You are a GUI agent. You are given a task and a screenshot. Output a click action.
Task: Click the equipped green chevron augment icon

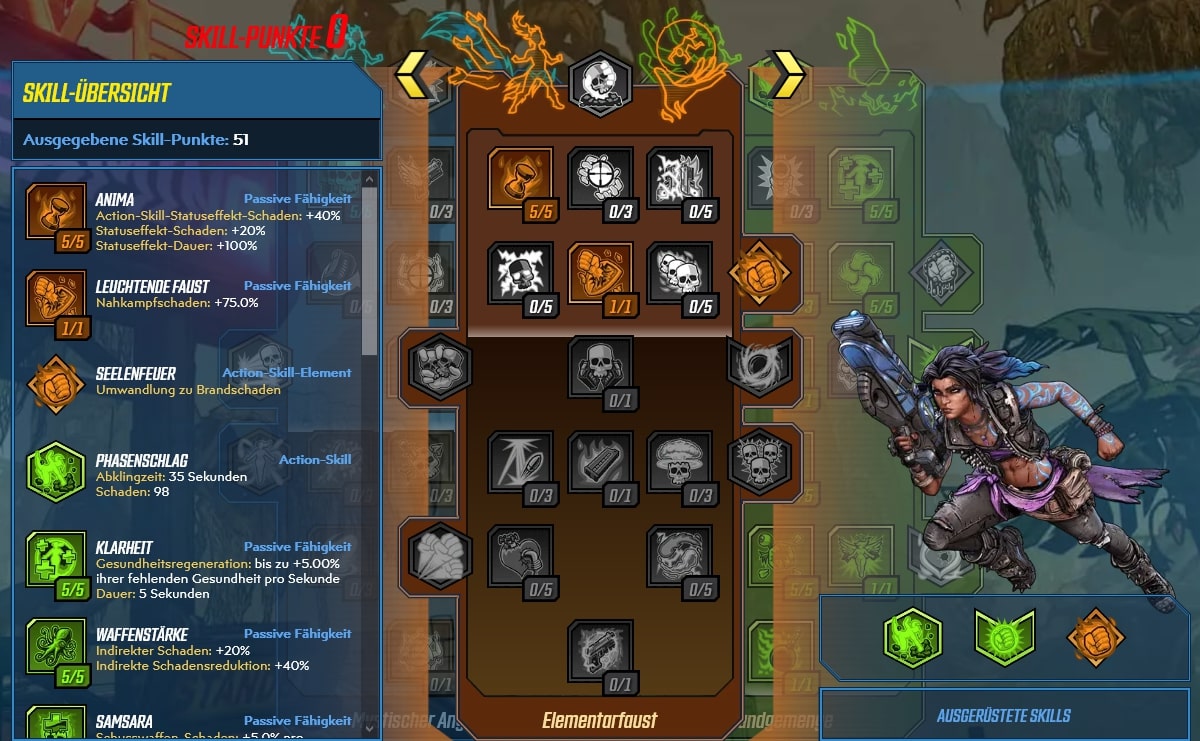click(1004, 637)
